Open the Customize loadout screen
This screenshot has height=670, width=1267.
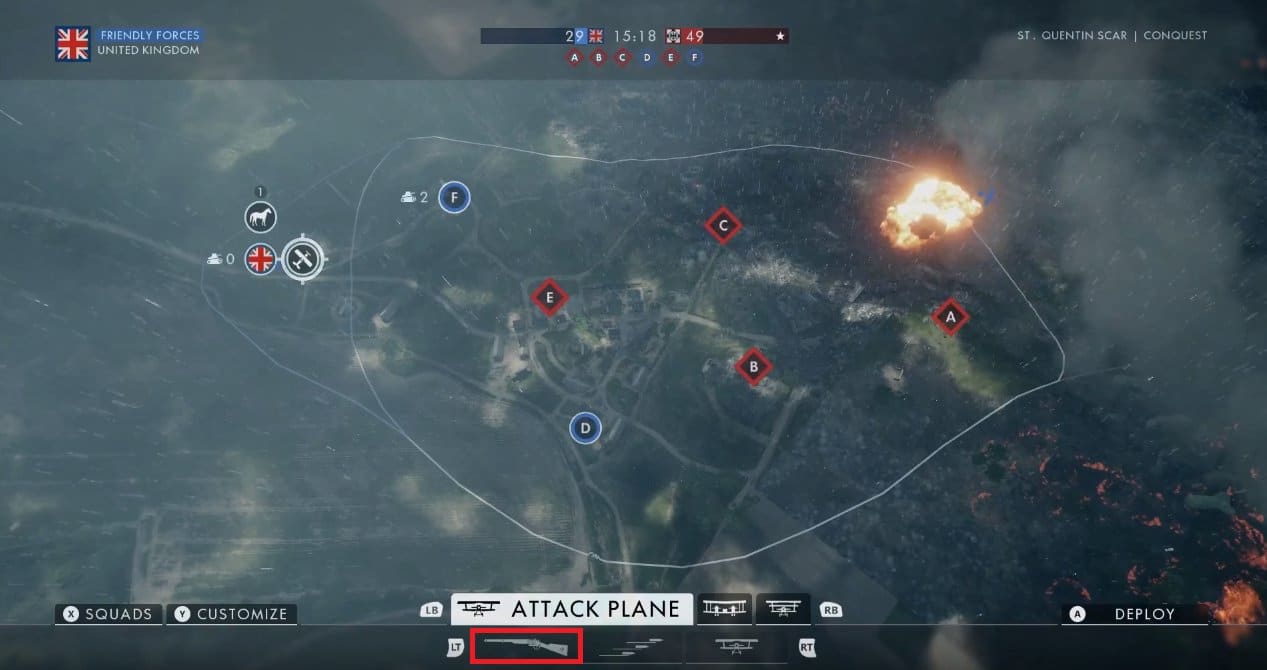click(x=231, y=614)
